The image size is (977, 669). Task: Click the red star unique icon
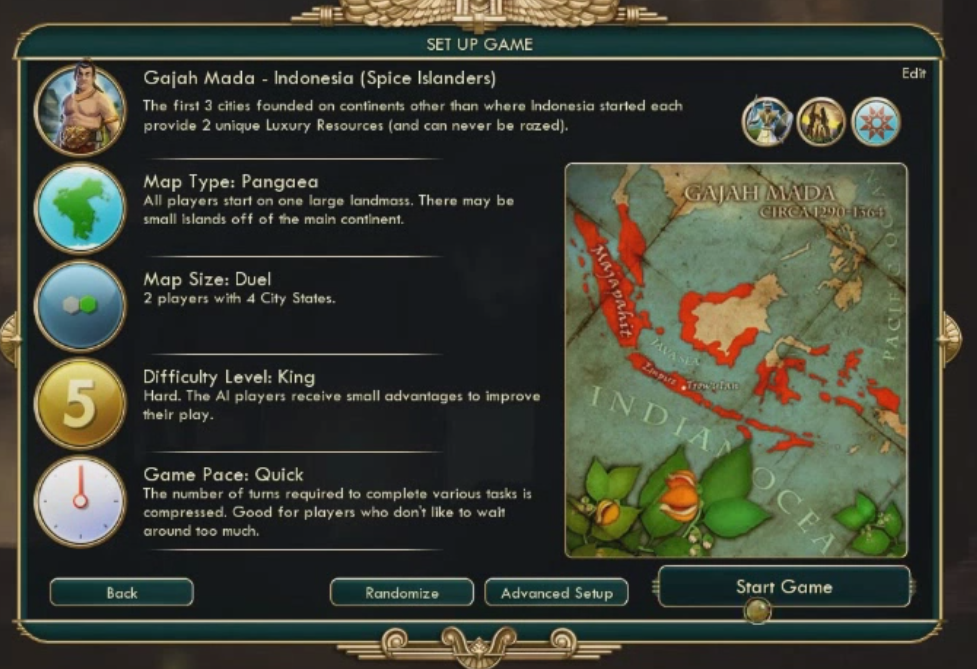(875, 122)
